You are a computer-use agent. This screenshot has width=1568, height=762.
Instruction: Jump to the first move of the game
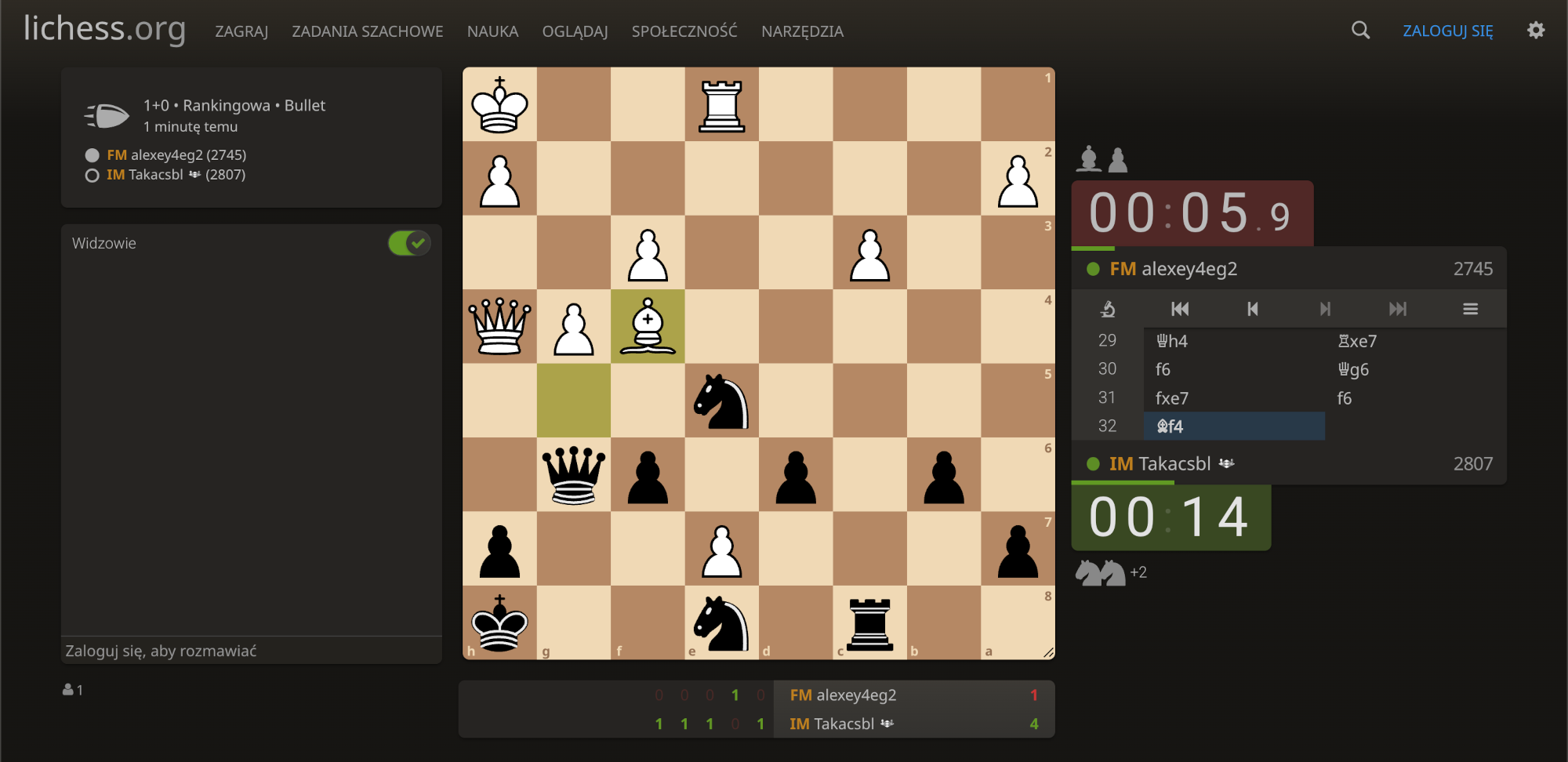coord(1180,309)
